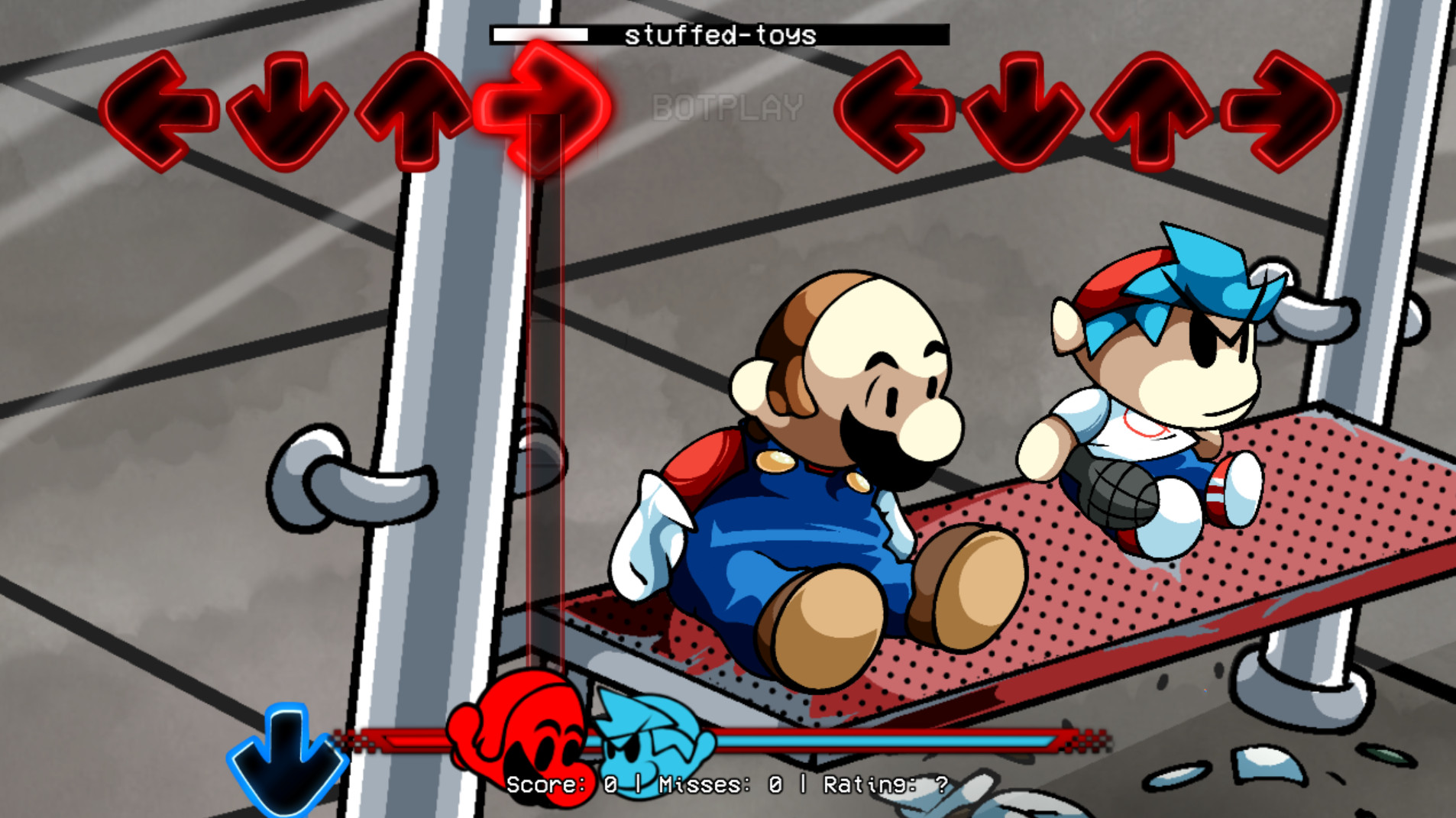Click the song progress bar
The width and height of the screenshot is (1456, 818).
pyautogui.click(x=540, y=34)
